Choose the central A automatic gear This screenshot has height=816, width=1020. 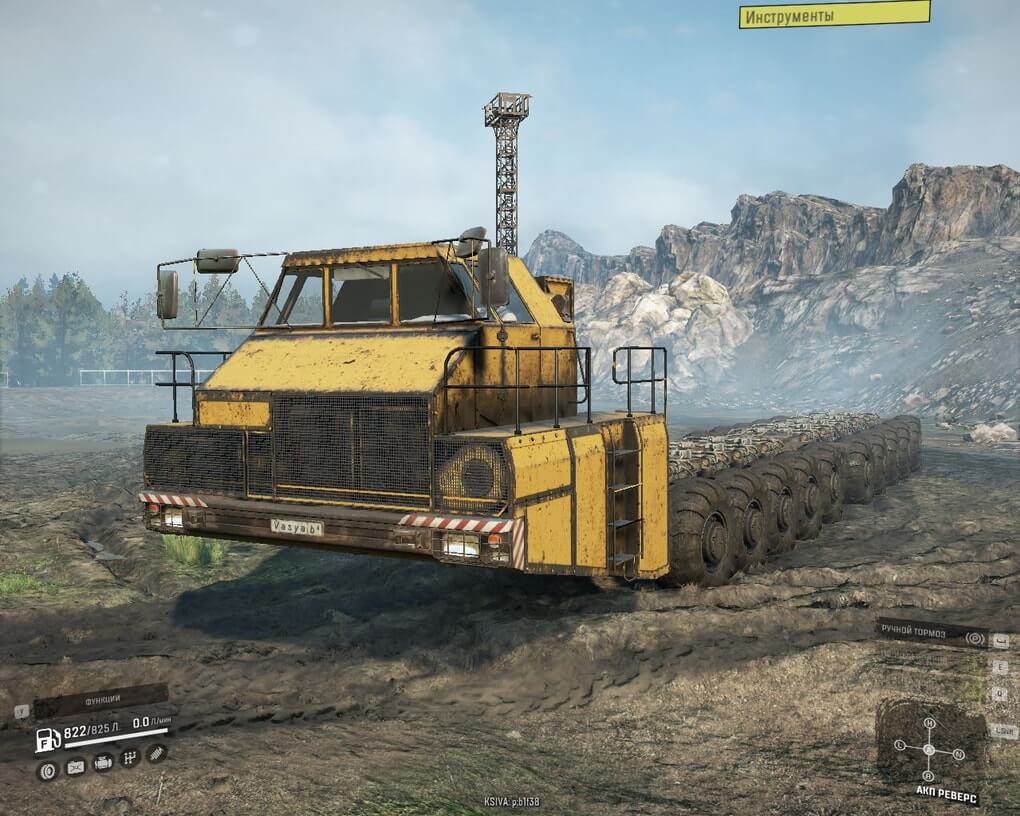tap(929, 749)
